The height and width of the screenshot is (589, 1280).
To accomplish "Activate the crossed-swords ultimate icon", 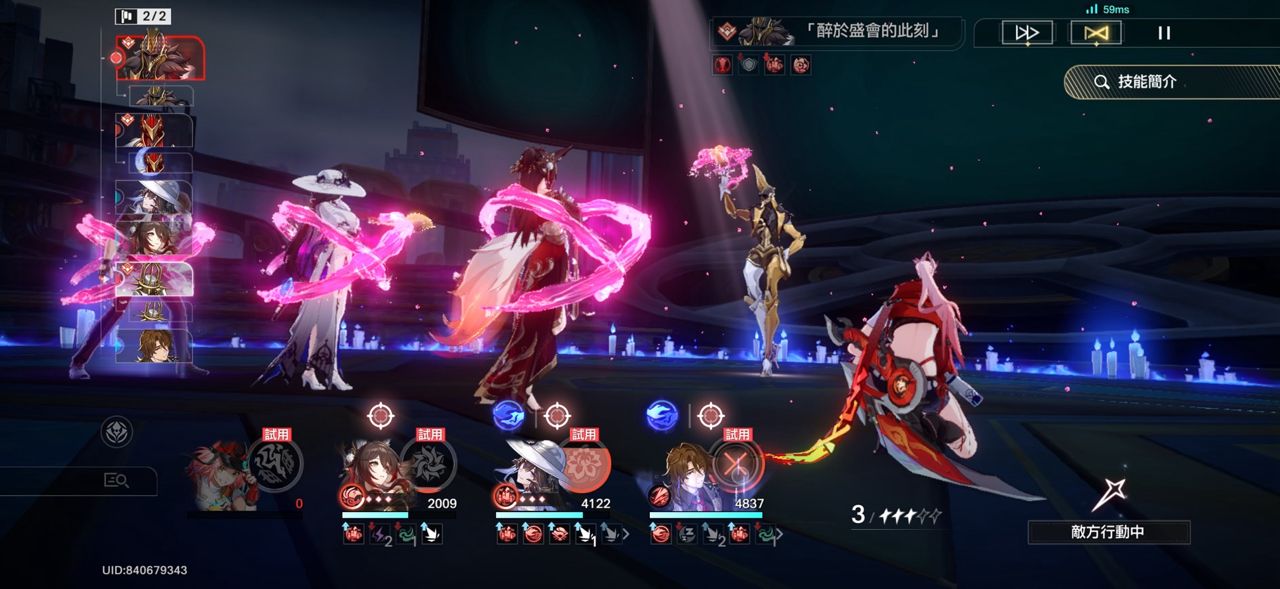I will click(x=738, y=465).
